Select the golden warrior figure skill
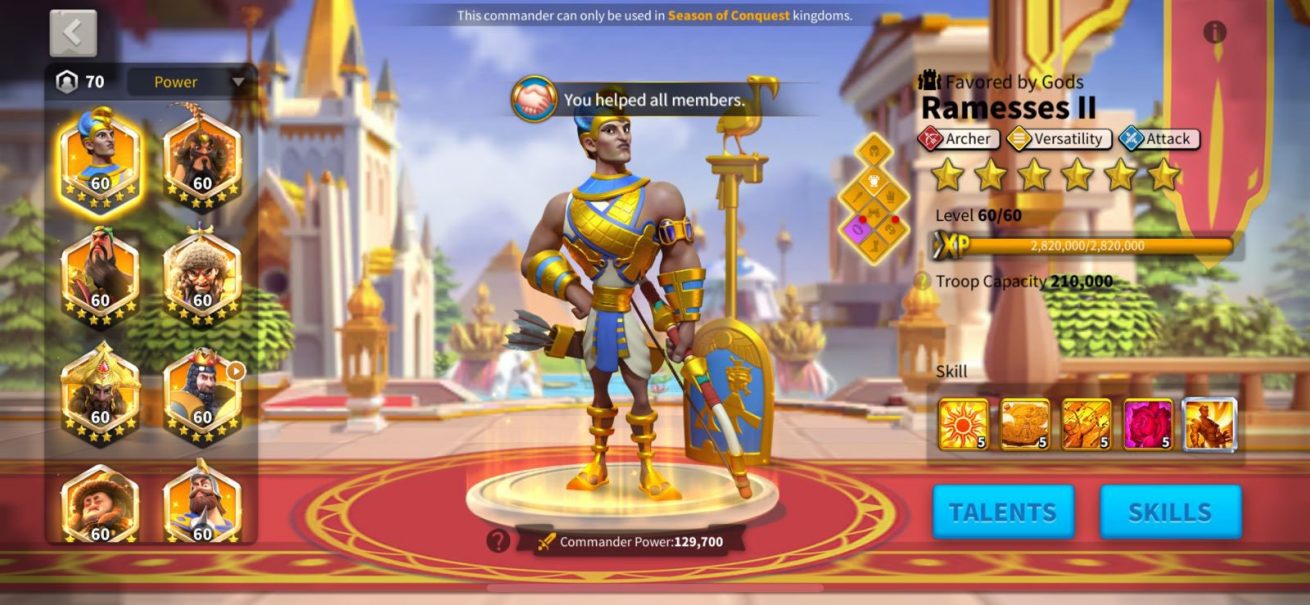 click(1210, 424)
